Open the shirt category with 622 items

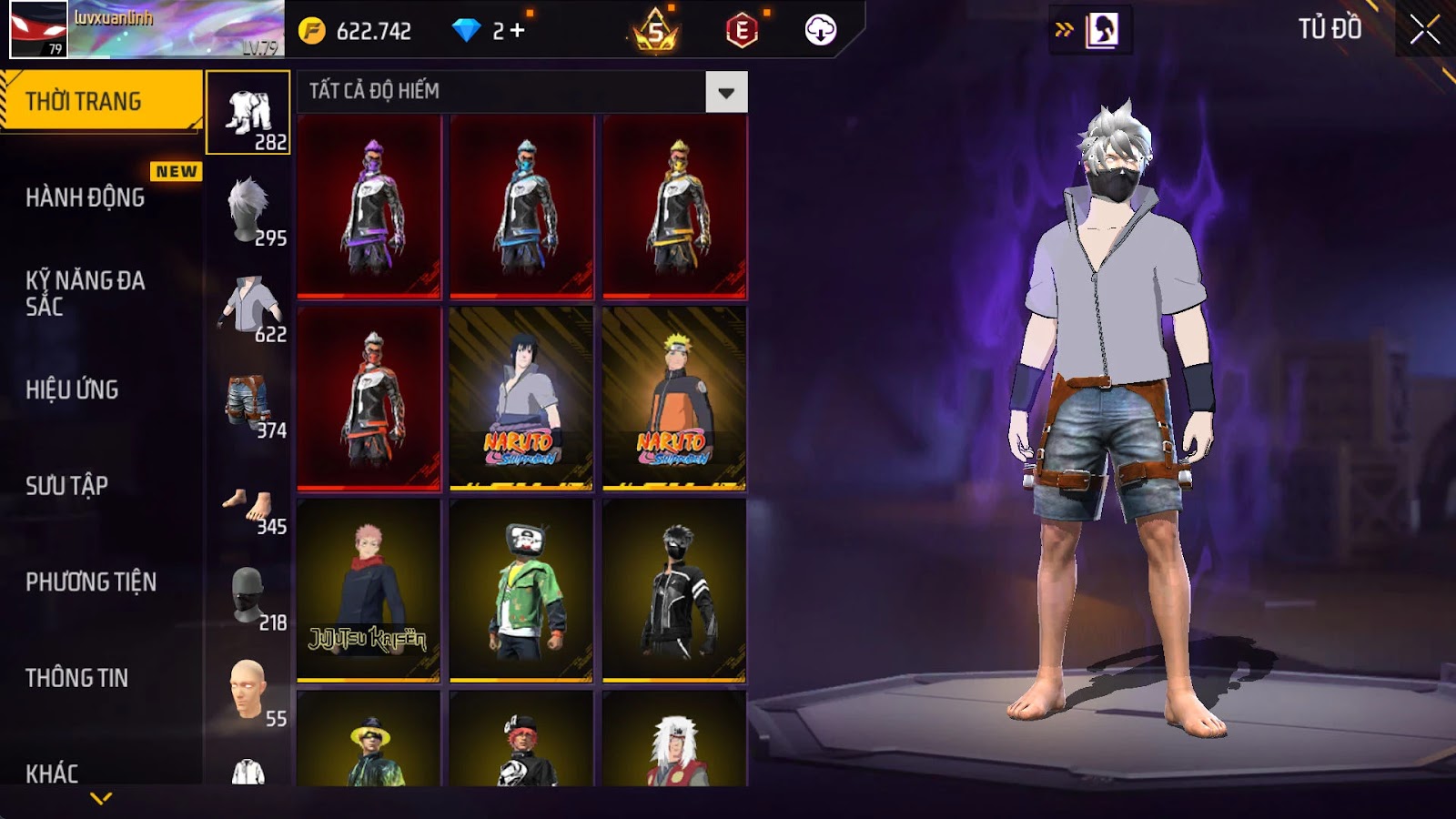click(248, 308)
